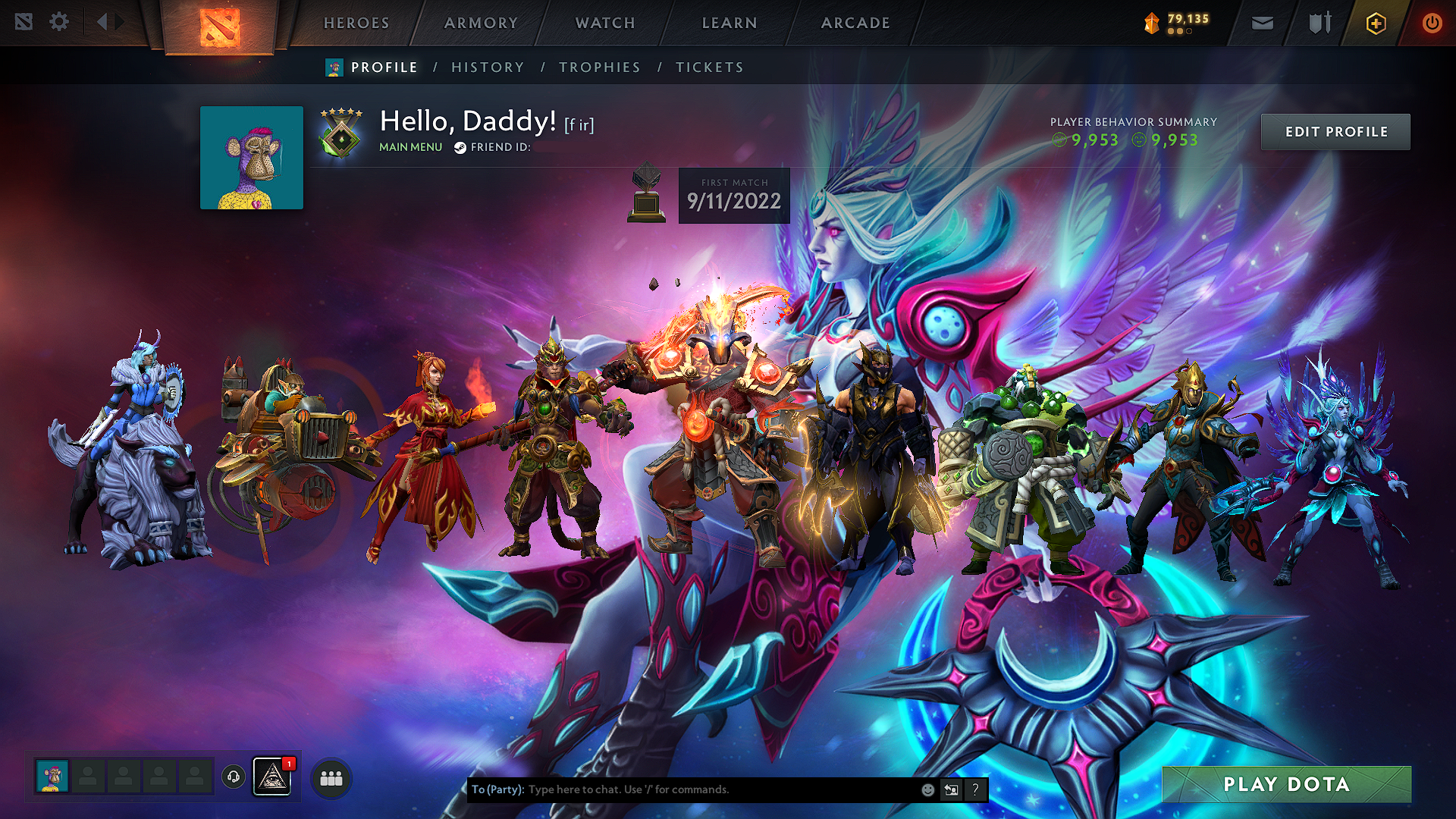This screenshot has height=819, width=1456.
Task: Open the friends list icon near the party bar
Action: 330,777
